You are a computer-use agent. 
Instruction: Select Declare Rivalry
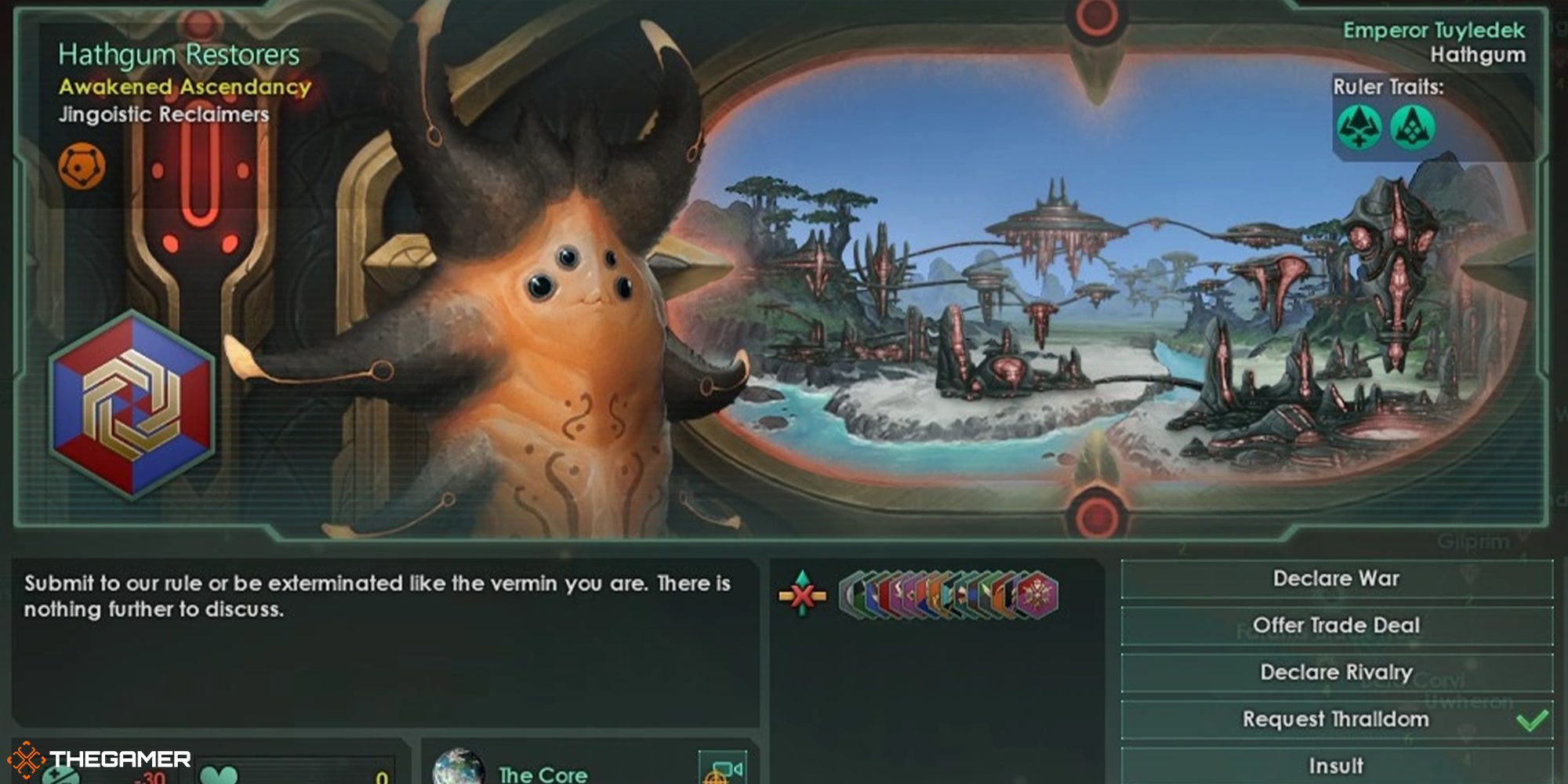(1335, 672)
